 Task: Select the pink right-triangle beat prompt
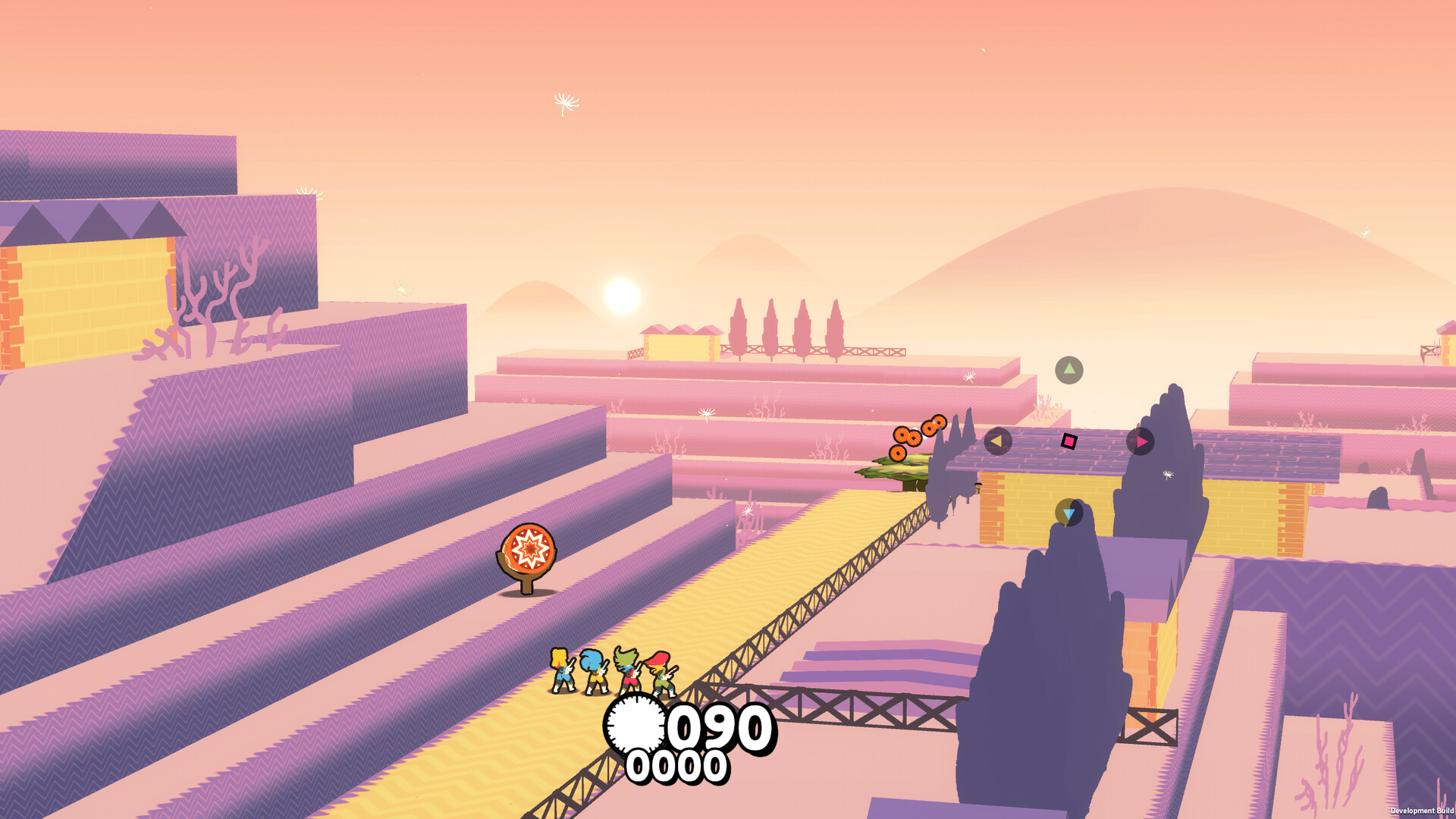[1142, 442]
